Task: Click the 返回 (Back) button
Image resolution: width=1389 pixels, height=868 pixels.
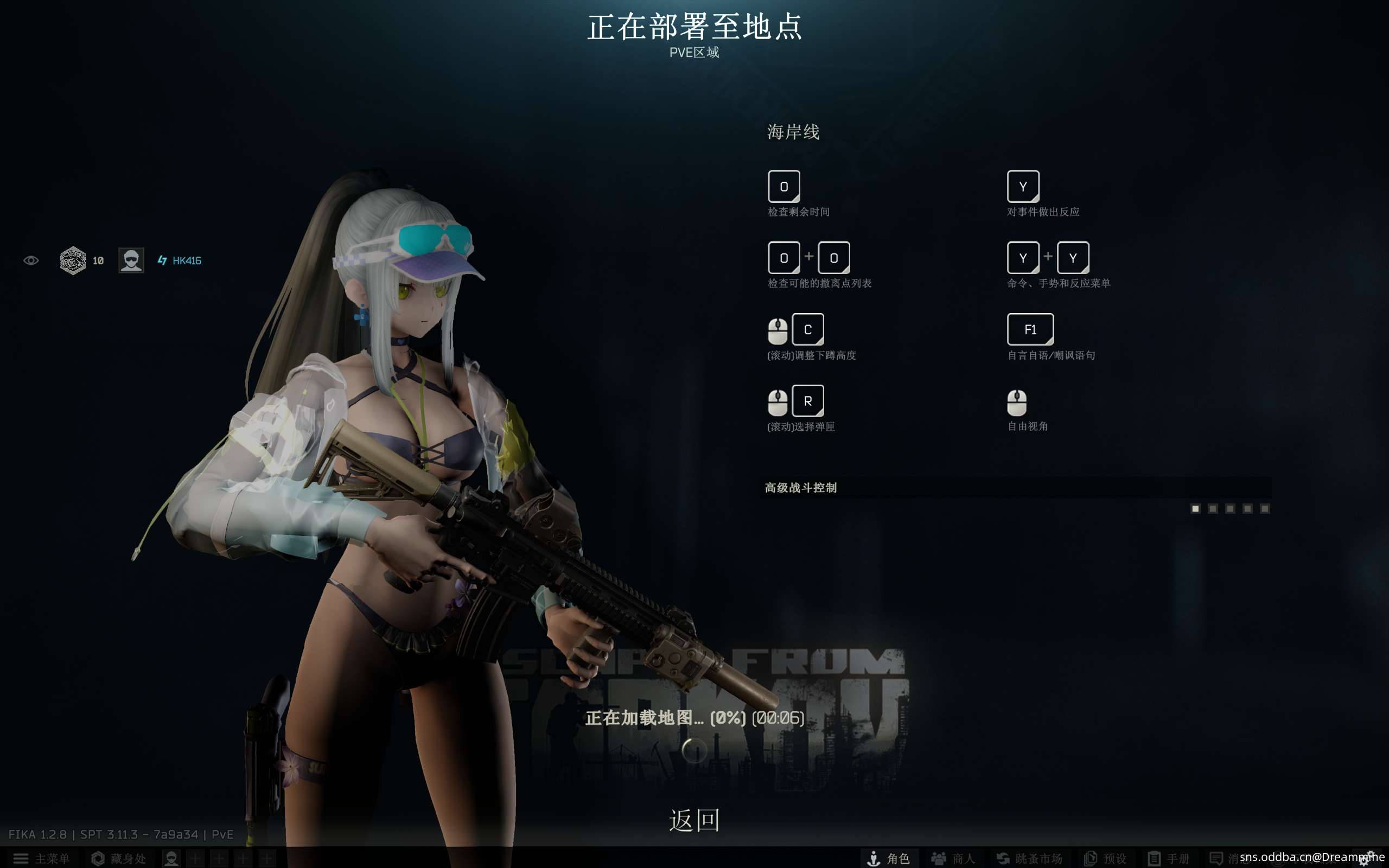Action: point(694,820)
